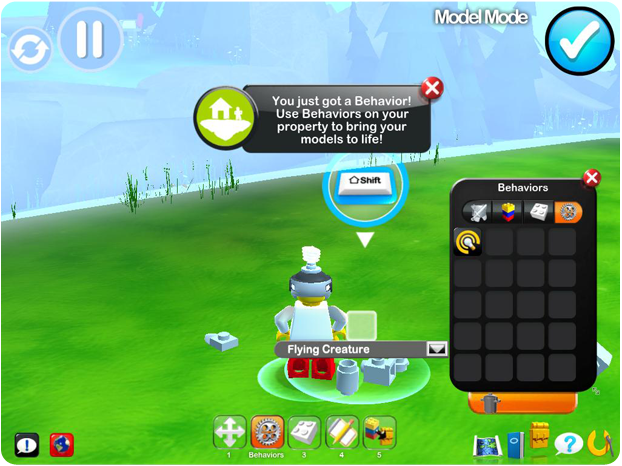
Task: Open the Flying Creature dropdown arrow
Action: pyautogui.click(x=437, y=349)
